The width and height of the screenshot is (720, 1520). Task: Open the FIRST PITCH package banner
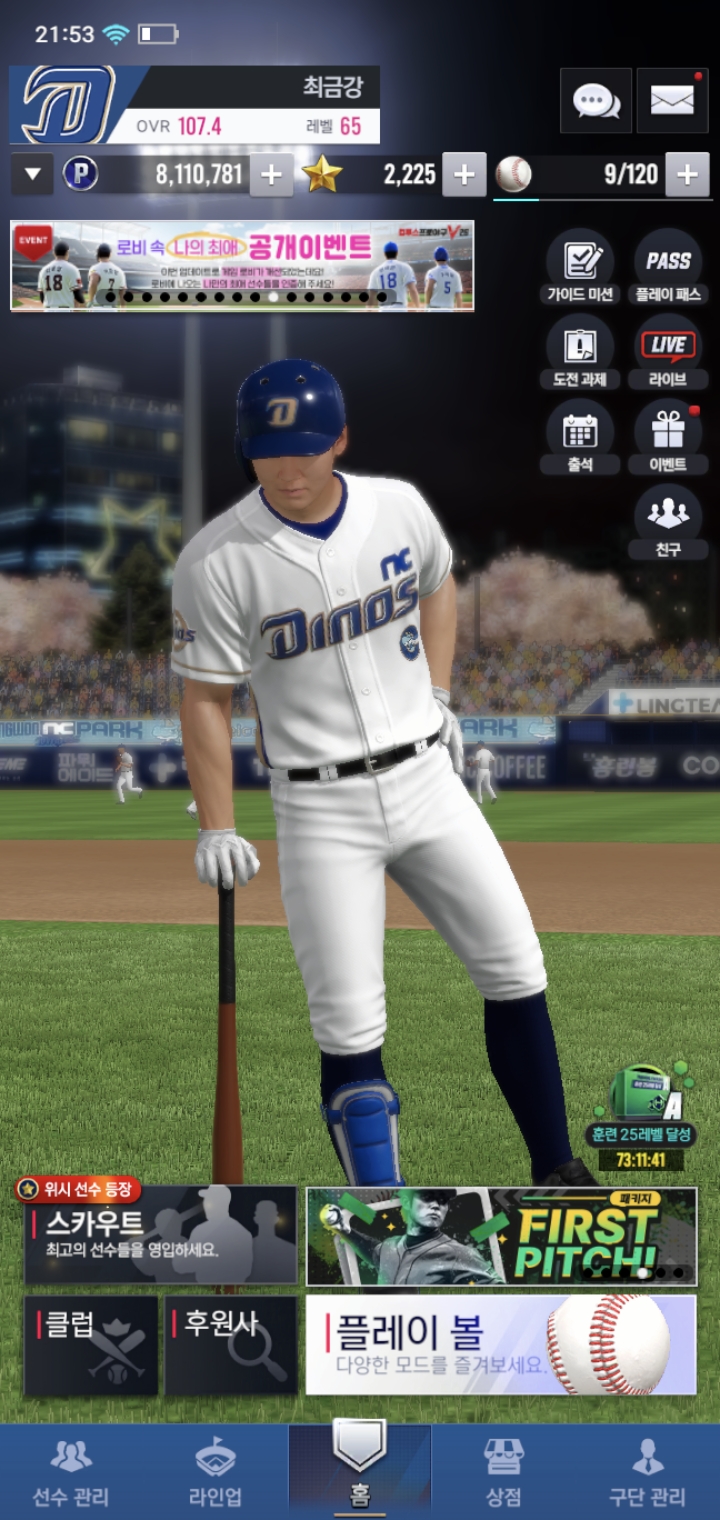coord(501,1236)
